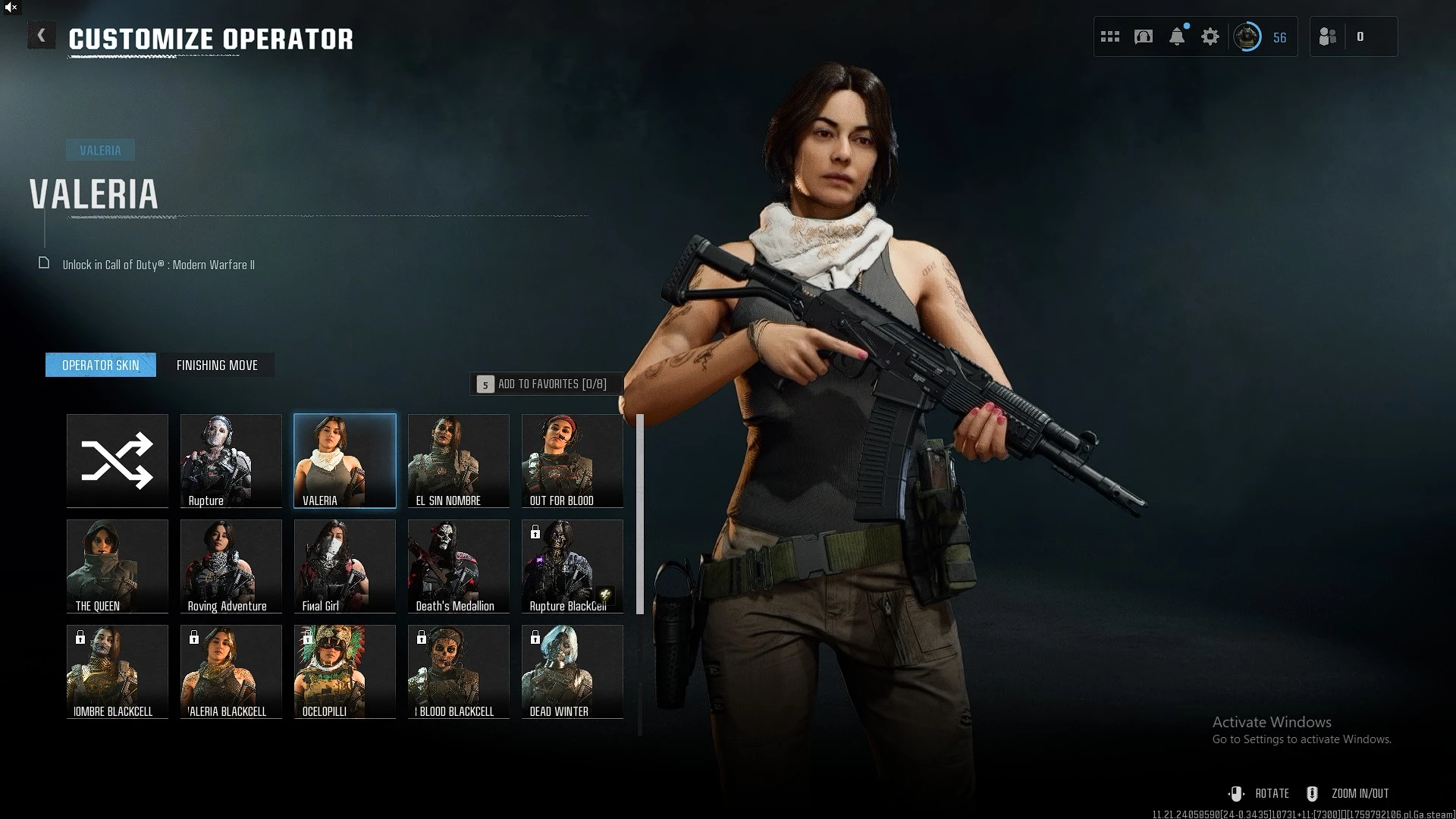Pick the Roving Adventure skin
Viewport: 1456px width, 819px height.
[231, 566]
